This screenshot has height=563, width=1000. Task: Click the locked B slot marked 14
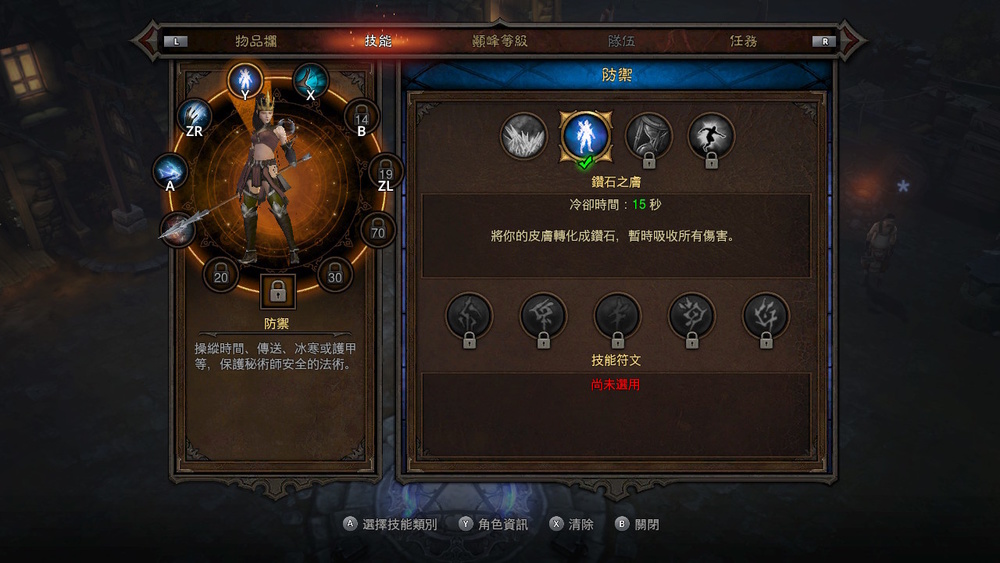[362, 116]
